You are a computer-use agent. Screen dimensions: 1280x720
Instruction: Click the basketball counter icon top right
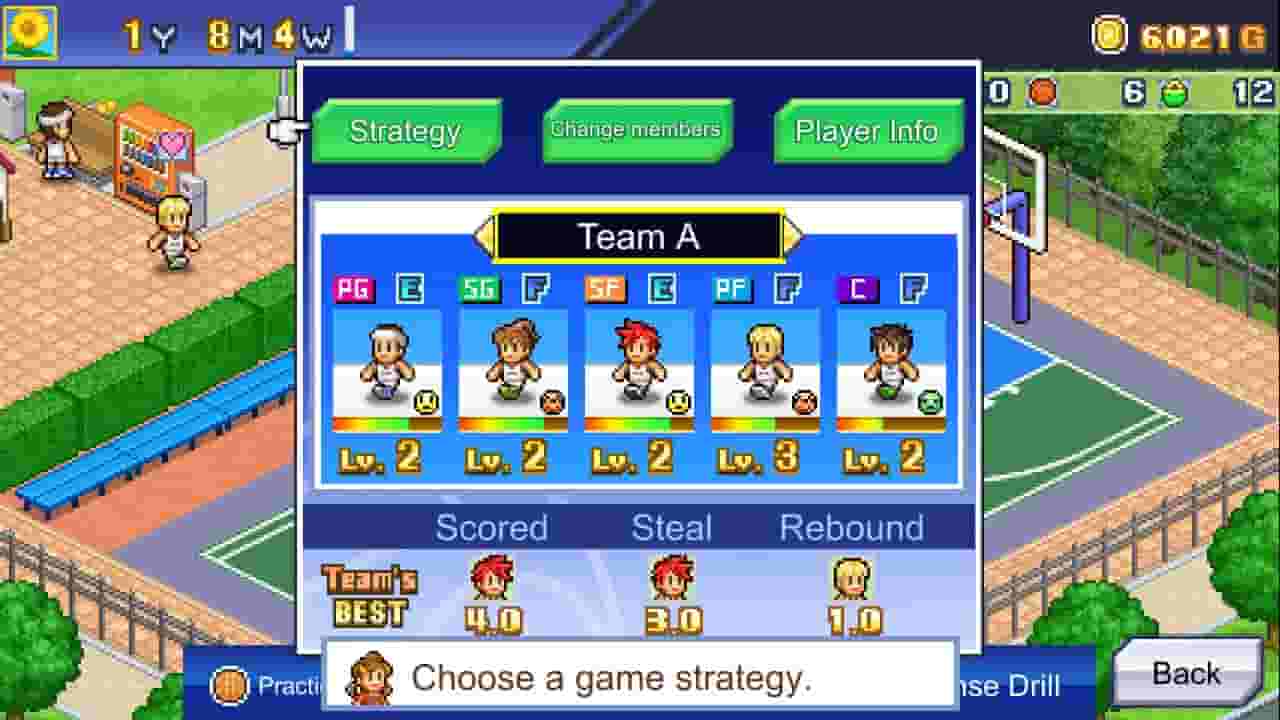(1043, 92)
